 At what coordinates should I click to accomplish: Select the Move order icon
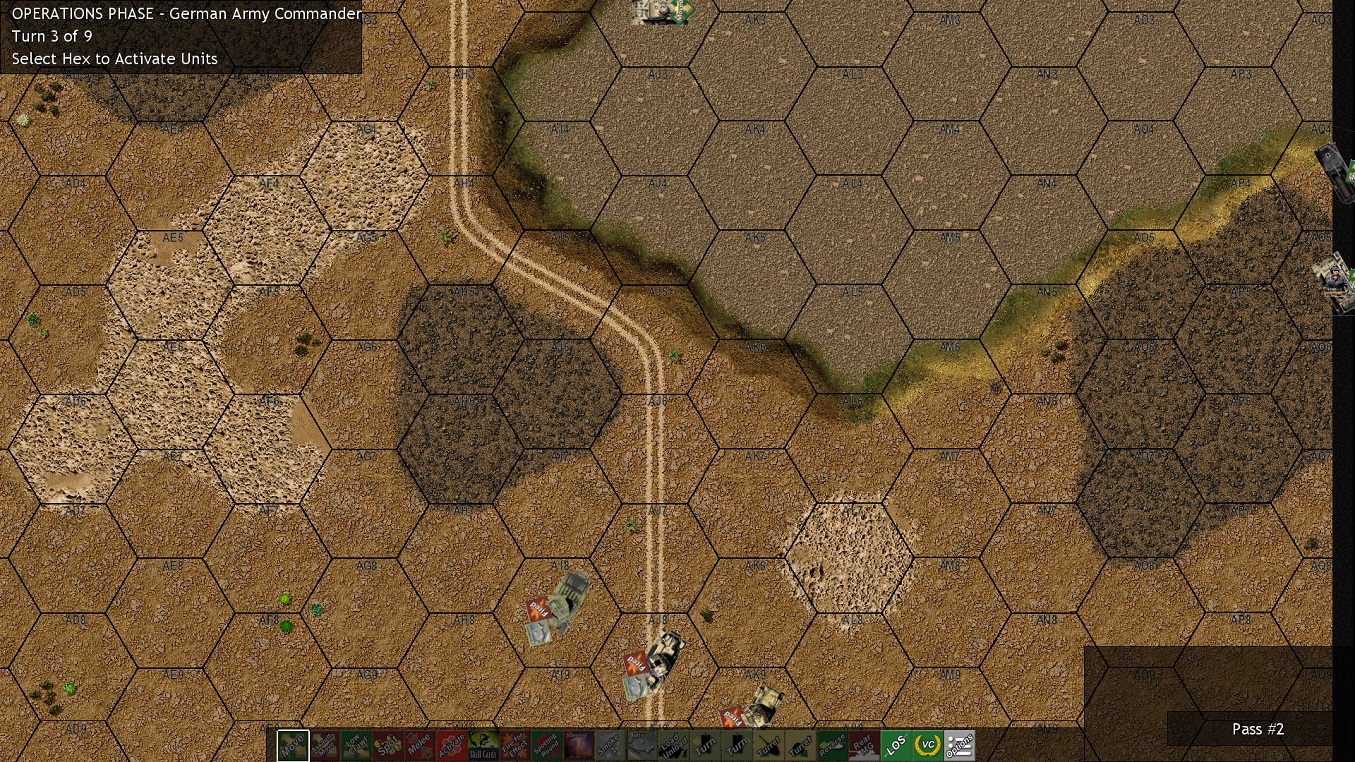(x=293, y=745)
